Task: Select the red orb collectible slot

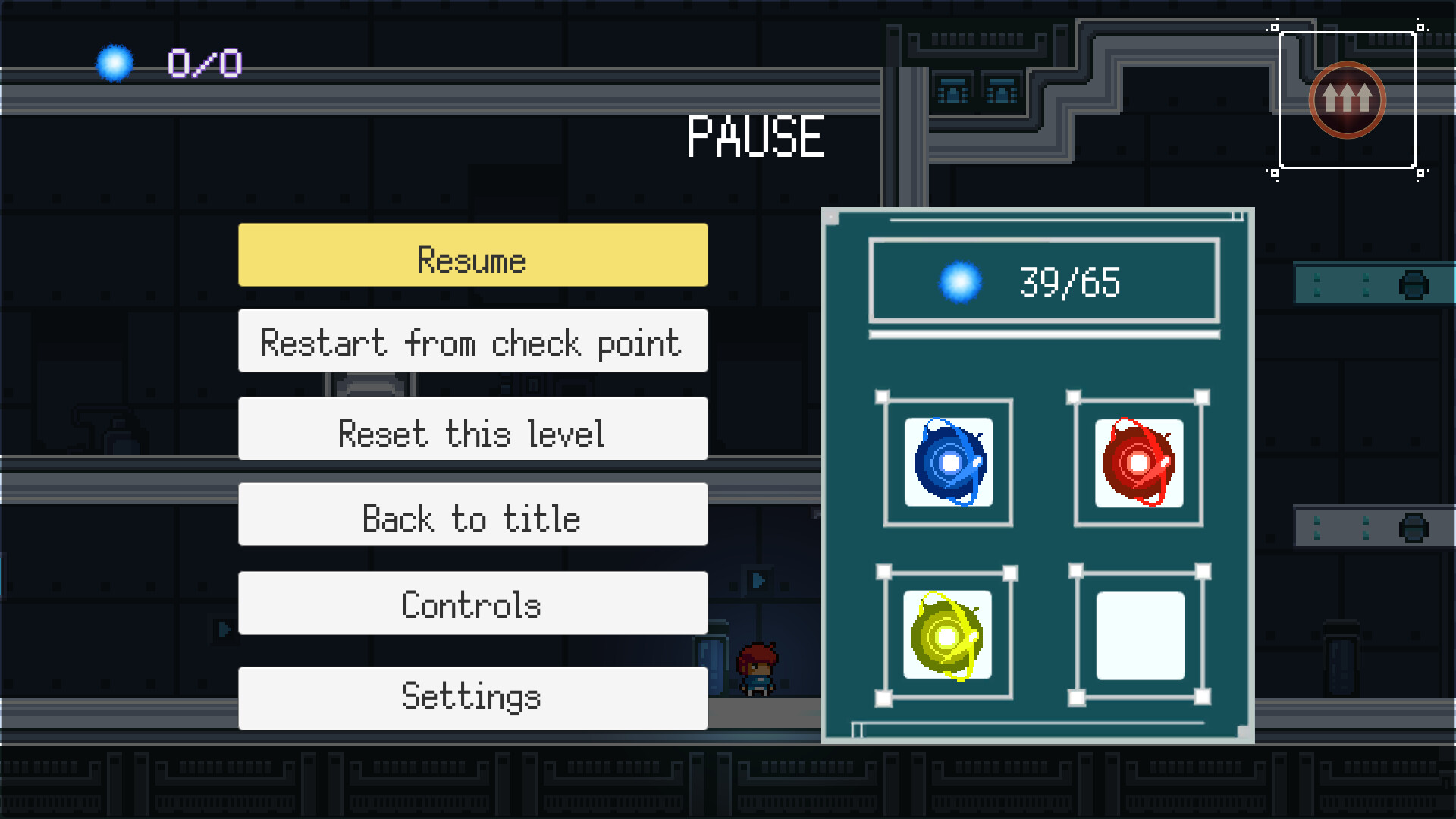Action: [x=1137, y=463]
